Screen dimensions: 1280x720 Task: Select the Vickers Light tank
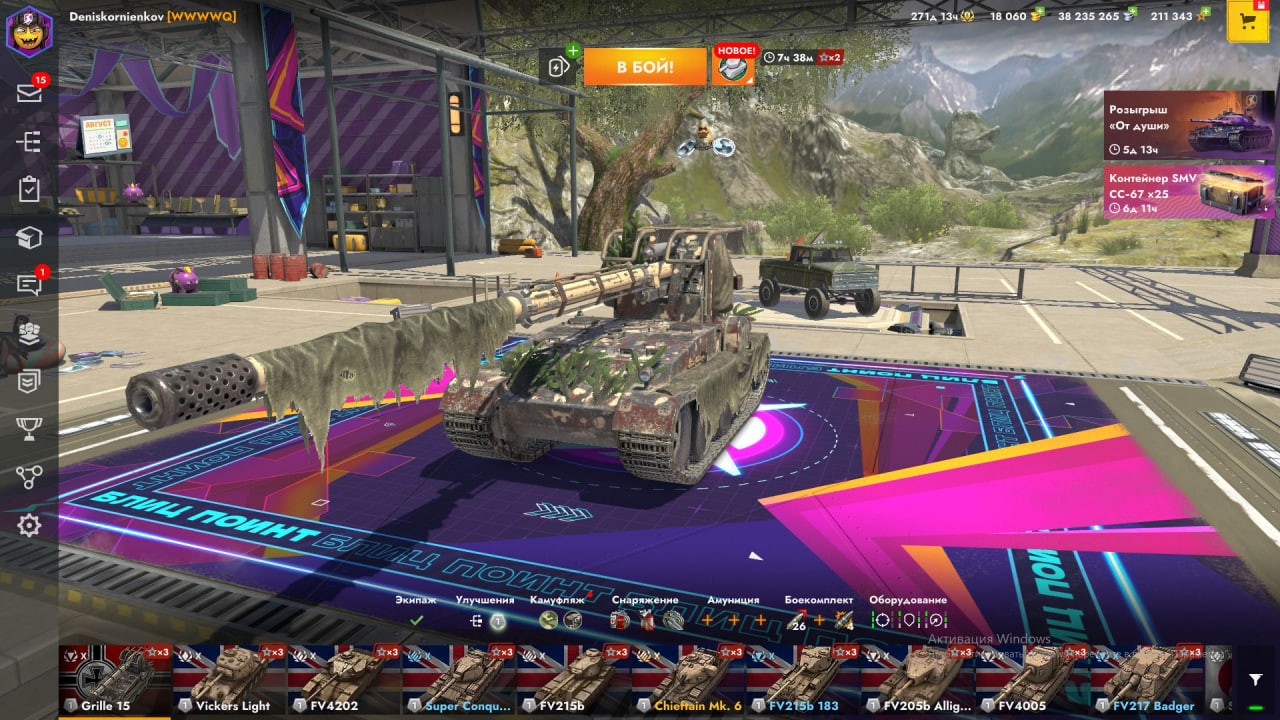tap(229, 680)
